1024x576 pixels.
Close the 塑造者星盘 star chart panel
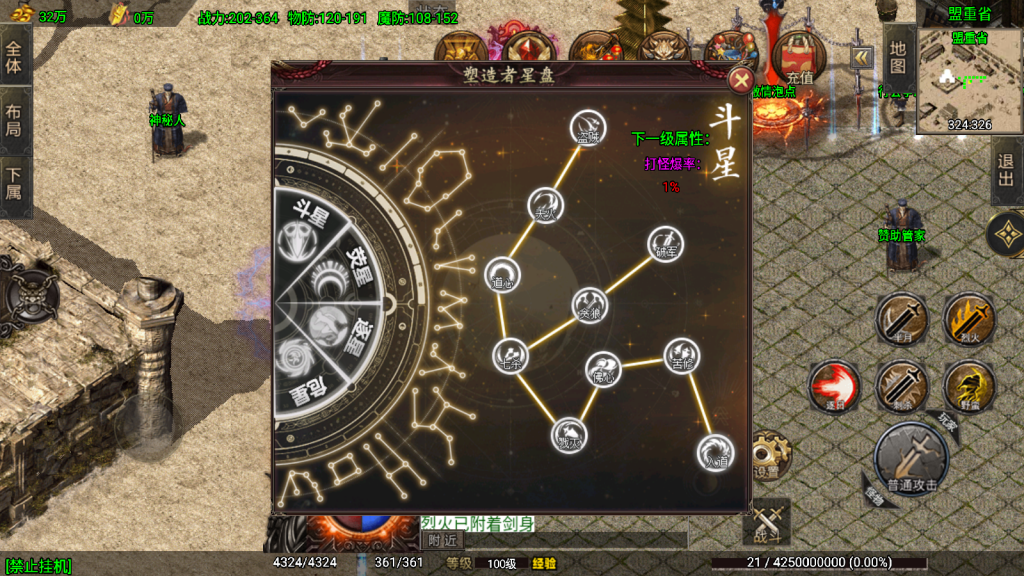(740, 81)
